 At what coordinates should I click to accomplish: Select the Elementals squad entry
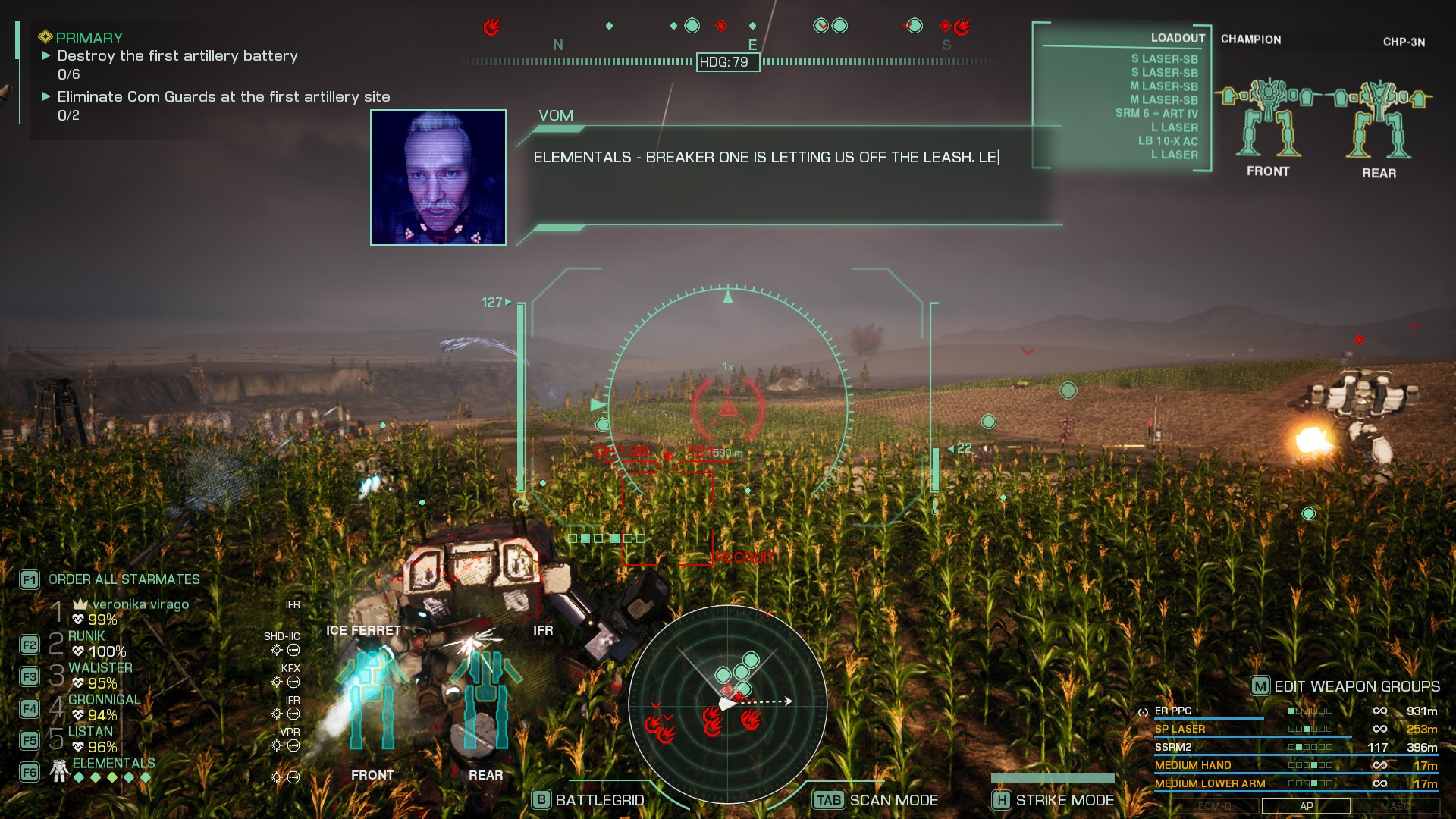pyautogui.click(x=113, y=764)
